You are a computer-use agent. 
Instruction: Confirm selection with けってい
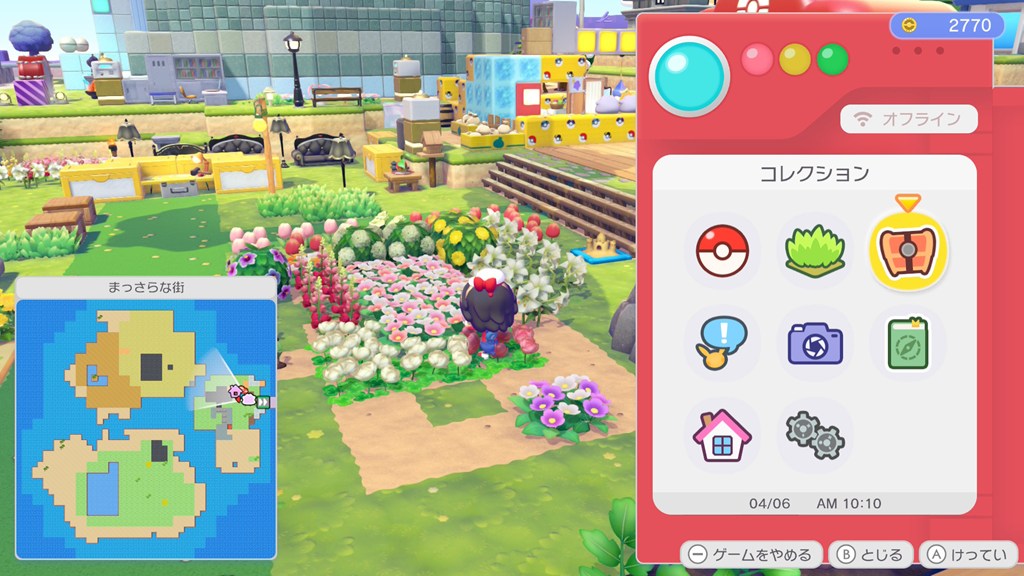pos(968,554)
